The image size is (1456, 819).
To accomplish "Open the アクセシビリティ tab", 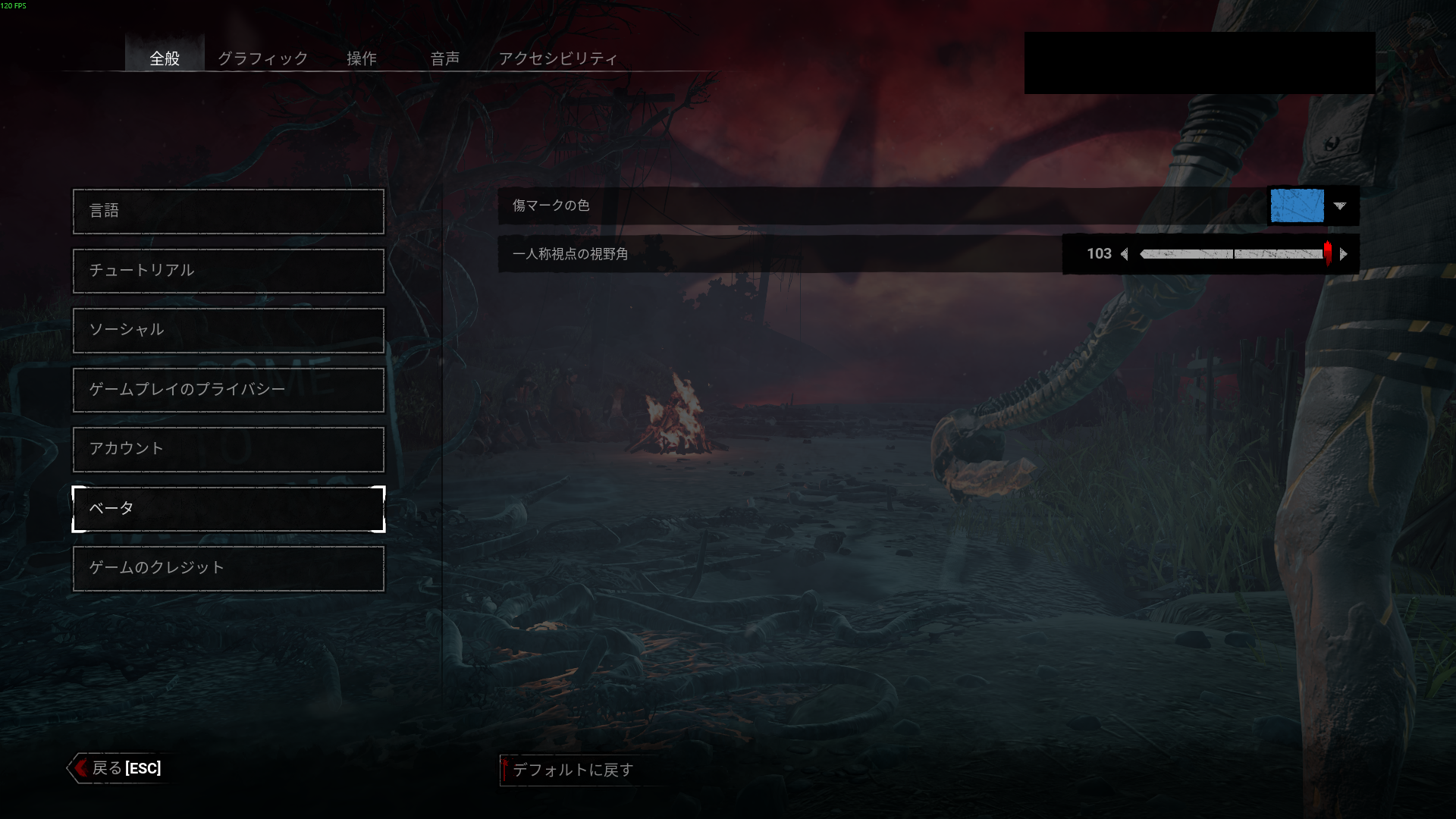I will coord(558,58).
